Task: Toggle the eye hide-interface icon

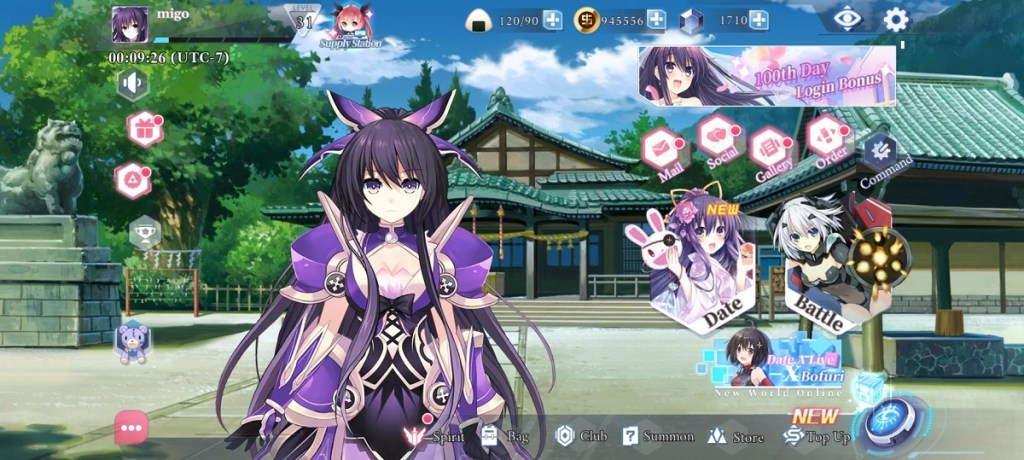Action: click(x=848, y=19)
